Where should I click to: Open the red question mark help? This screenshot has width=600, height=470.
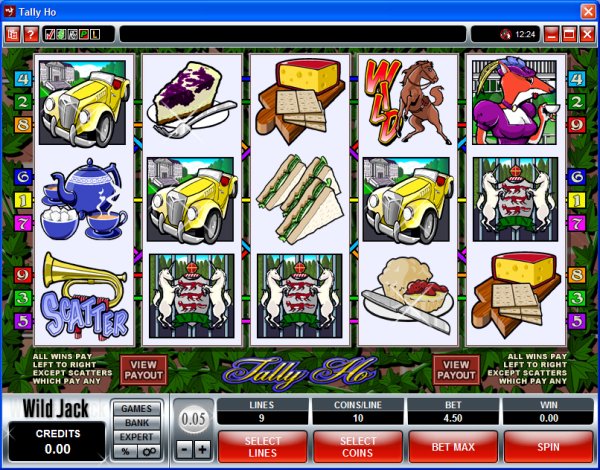[31, 34]
